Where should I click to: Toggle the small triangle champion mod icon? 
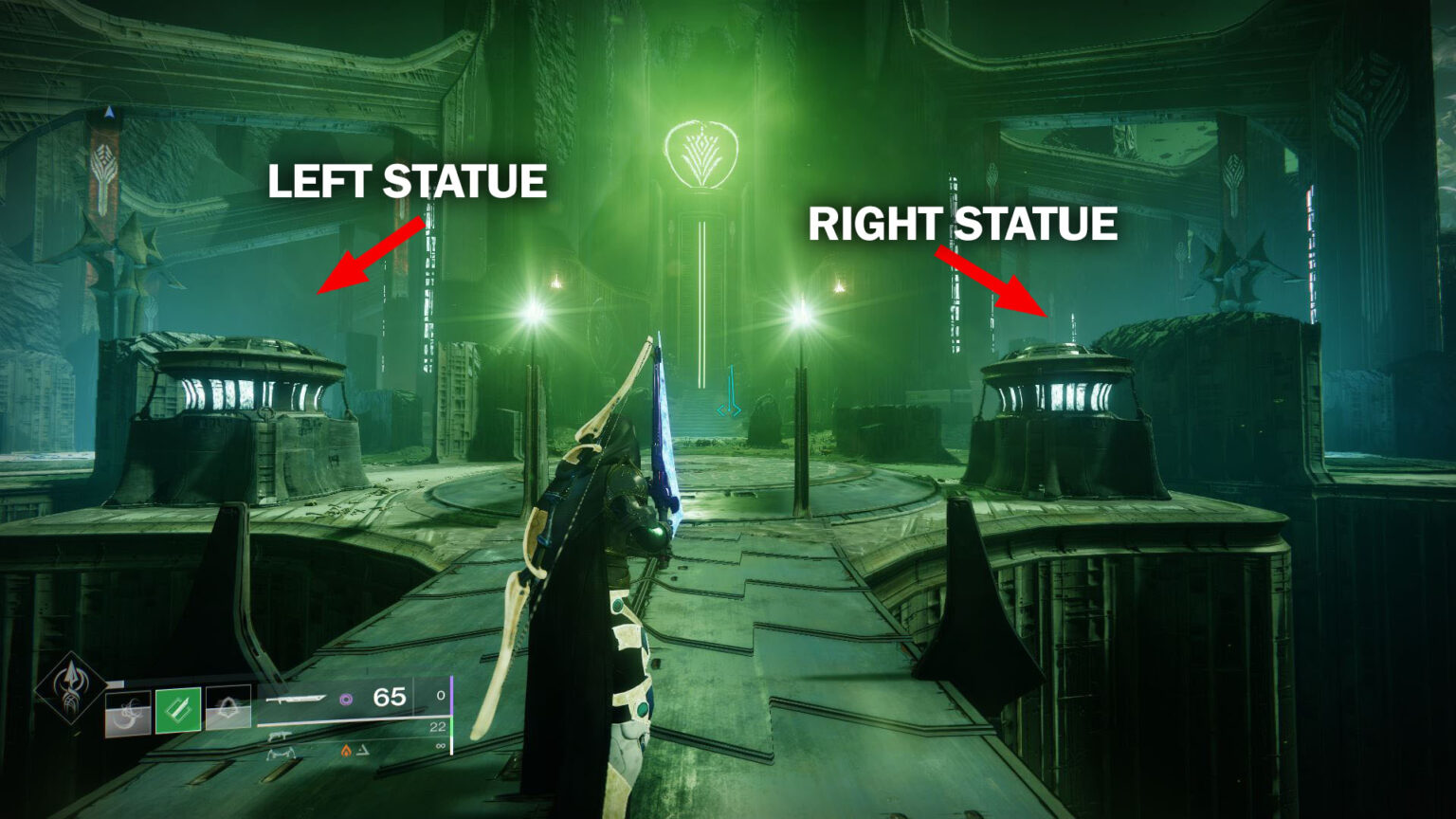pos(365,749)
